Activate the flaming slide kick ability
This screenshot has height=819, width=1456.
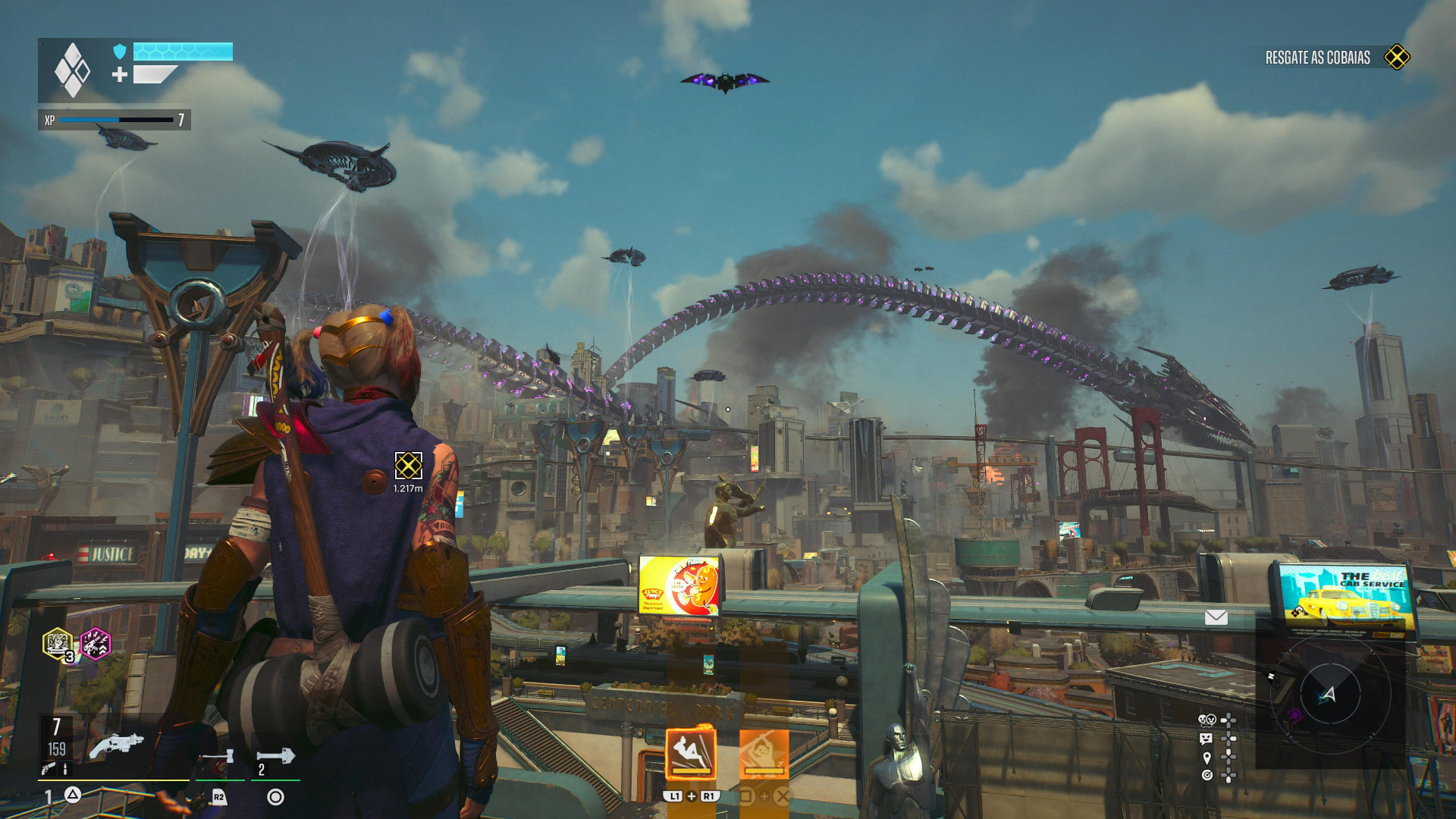point(690,753)
